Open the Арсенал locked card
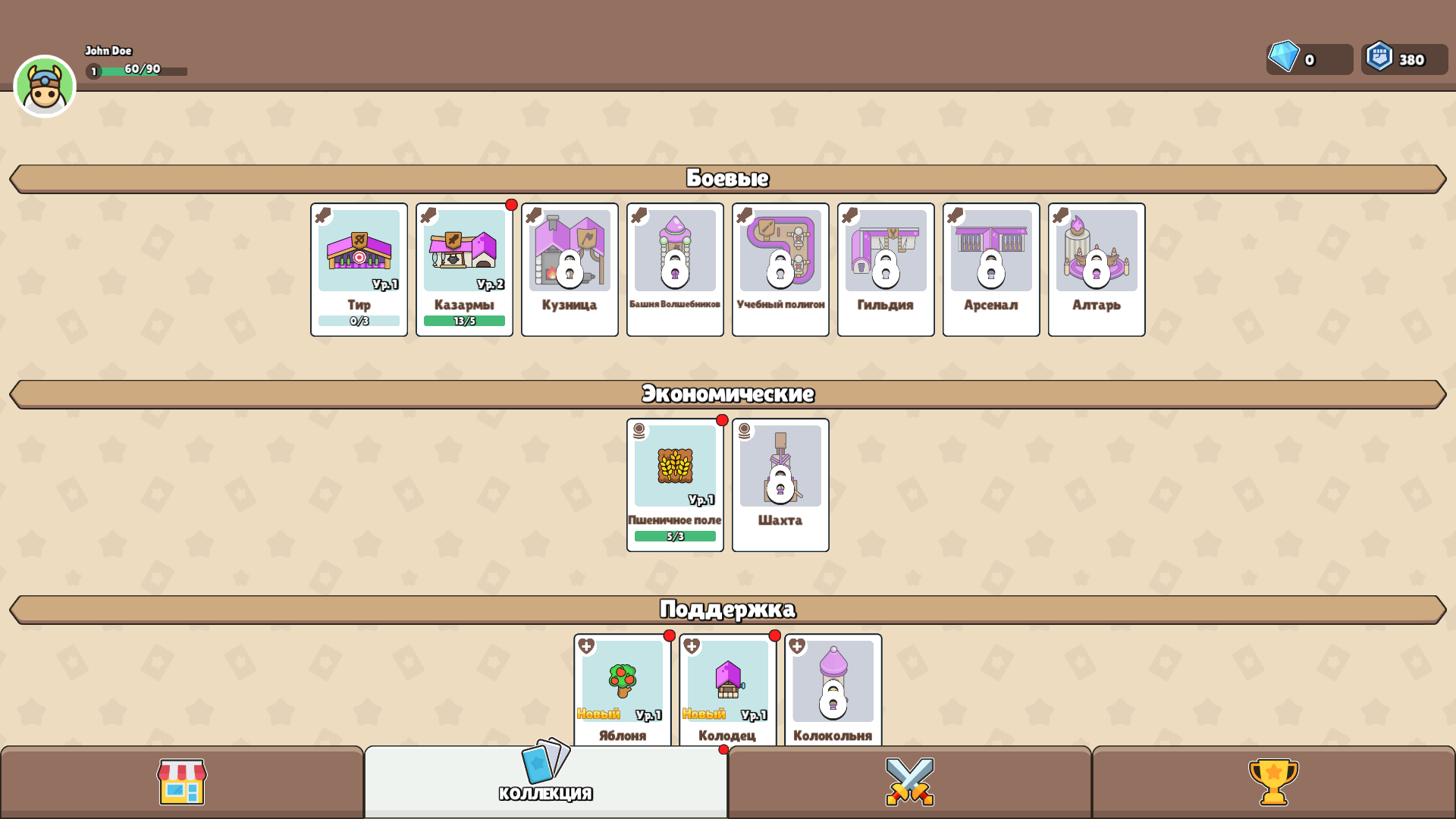Screen dimensions: 1456x819 tap(990, 268)
